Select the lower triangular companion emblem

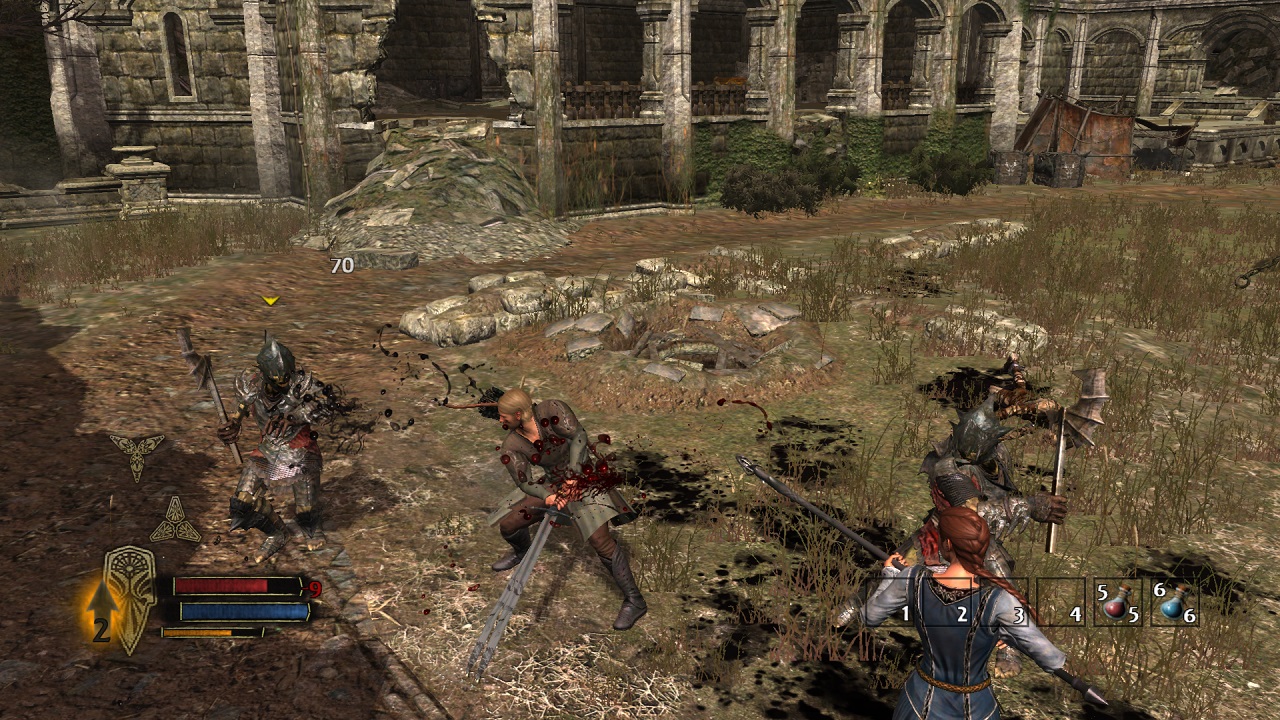click(x=174, y=522)
